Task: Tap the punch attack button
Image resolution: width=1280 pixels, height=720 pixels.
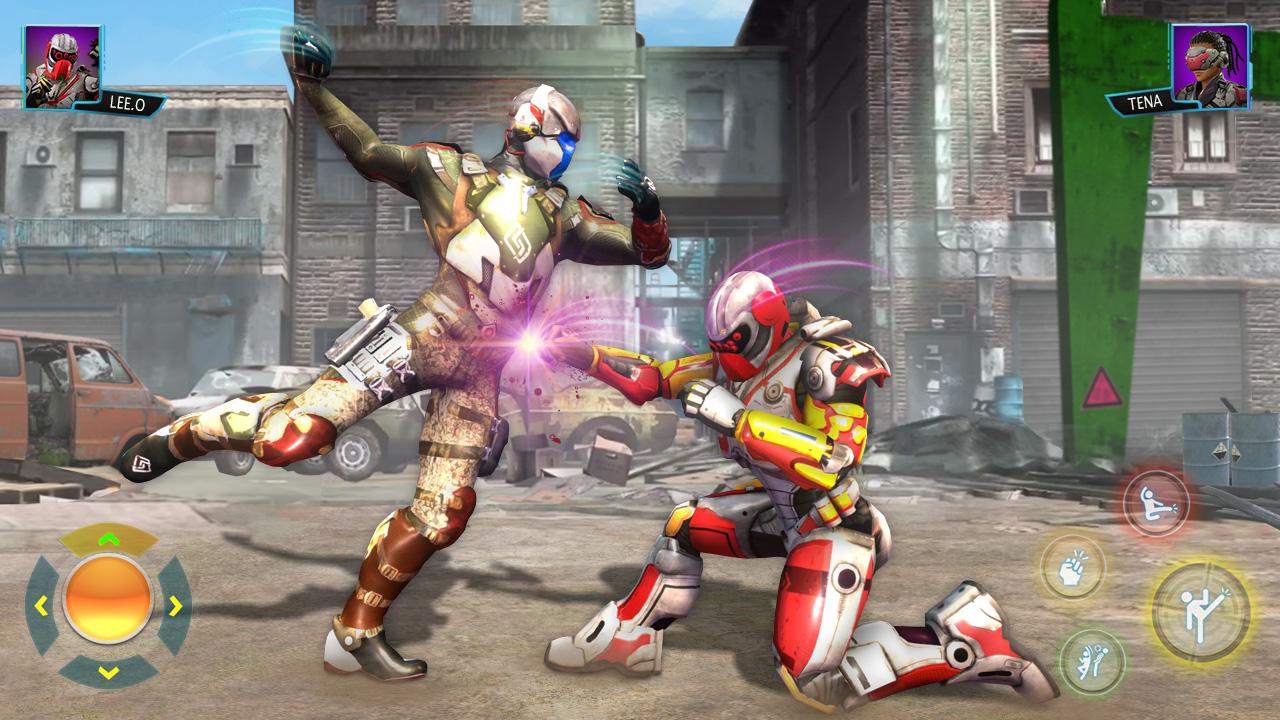Action: [x=1071, y=567]
